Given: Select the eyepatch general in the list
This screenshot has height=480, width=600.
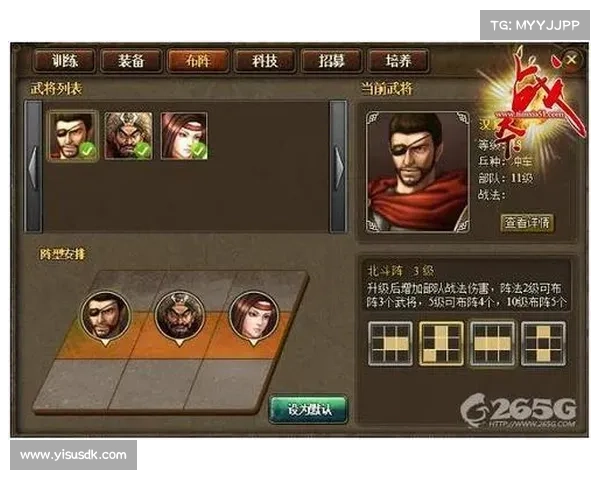Looking at the screenshot, I should click(74, 136).
